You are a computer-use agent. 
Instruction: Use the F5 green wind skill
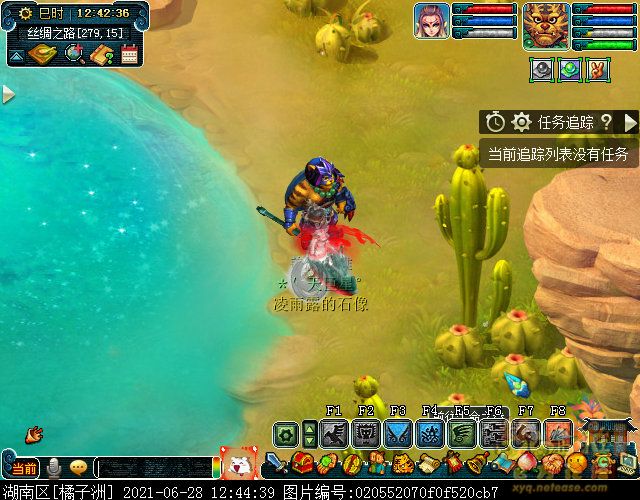[x=462, y=433]
